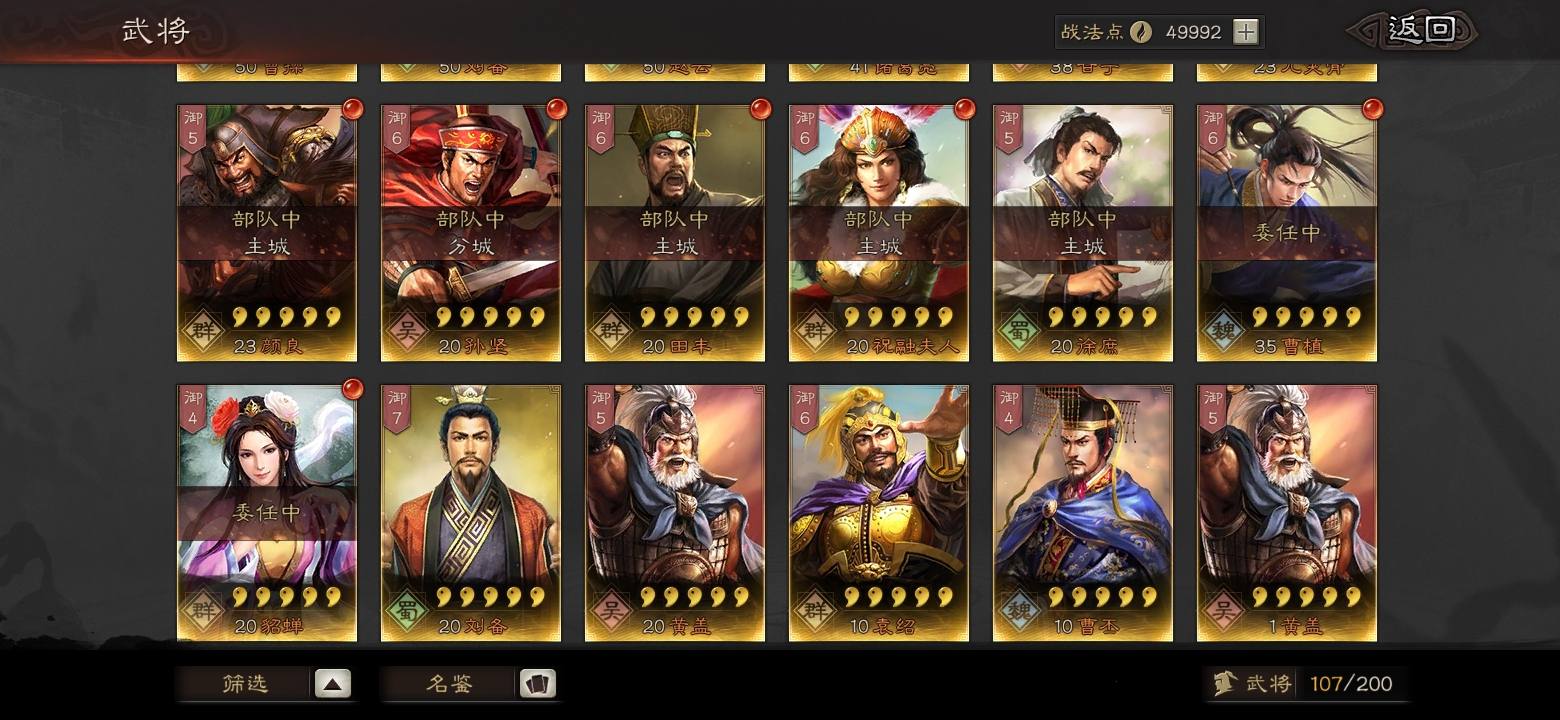Select the level 1 黄盖 card
Image resolution: width=1560 pixels, height=720 pixels.
coord(1287,513)
